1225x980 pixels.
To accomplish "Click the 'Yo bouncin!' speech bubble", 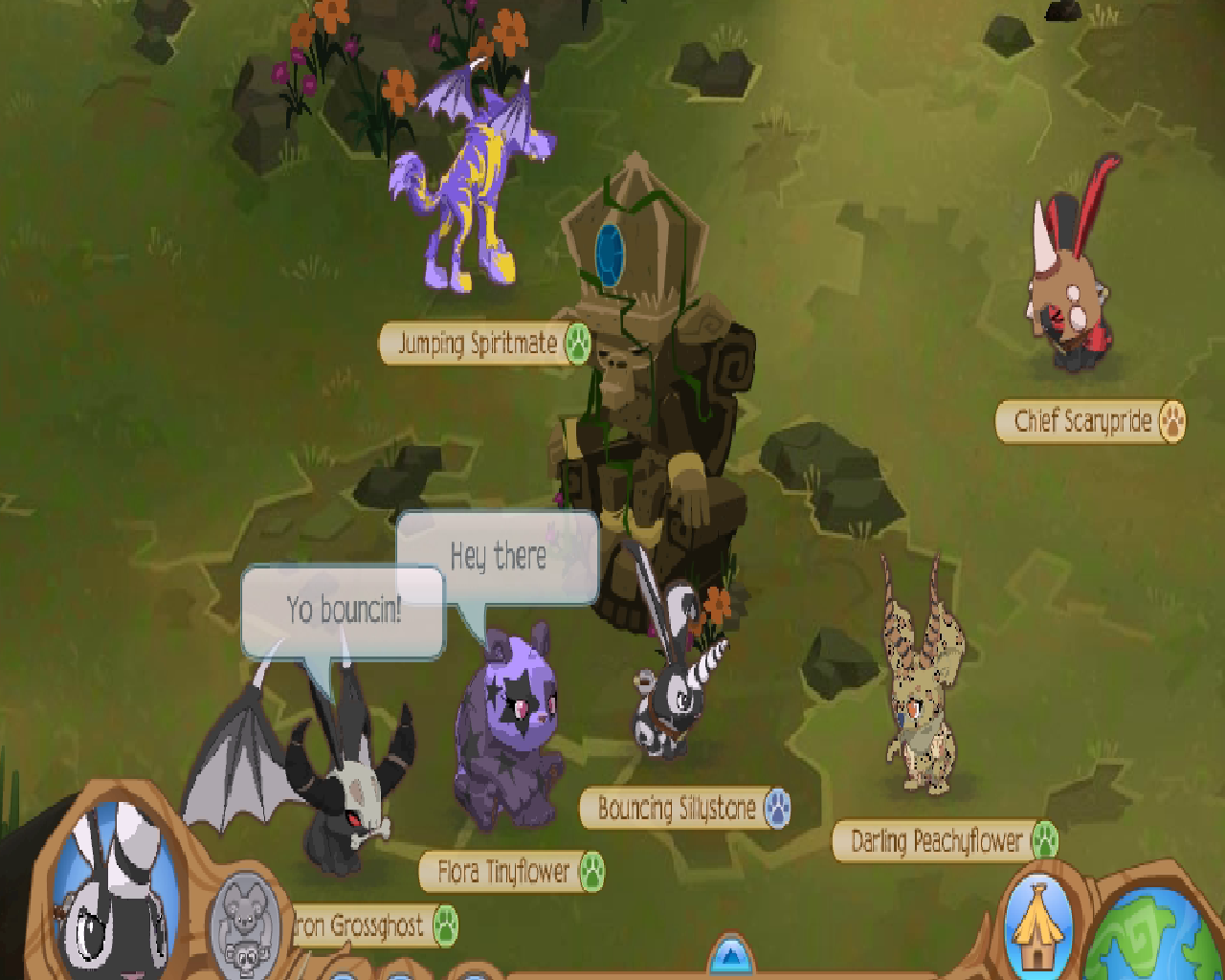I will (x=345, y=612).
